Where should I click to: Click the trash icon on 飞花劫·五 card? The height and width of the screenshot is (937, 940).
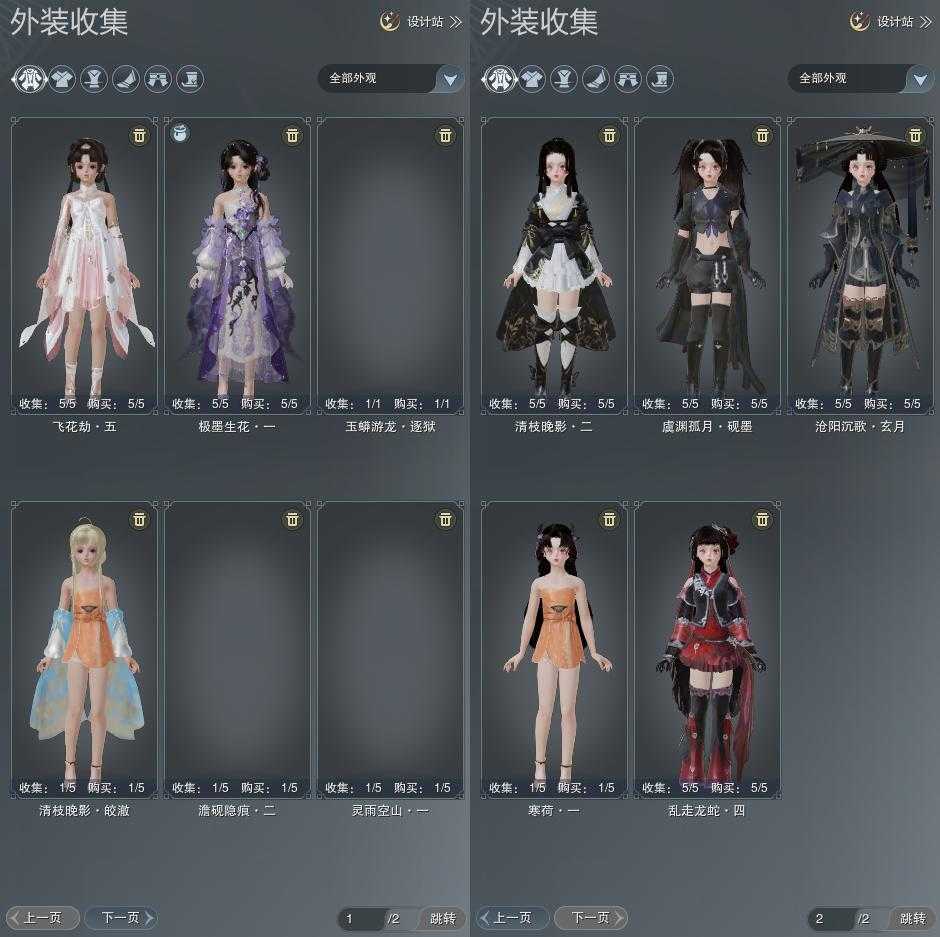point(139,135)
